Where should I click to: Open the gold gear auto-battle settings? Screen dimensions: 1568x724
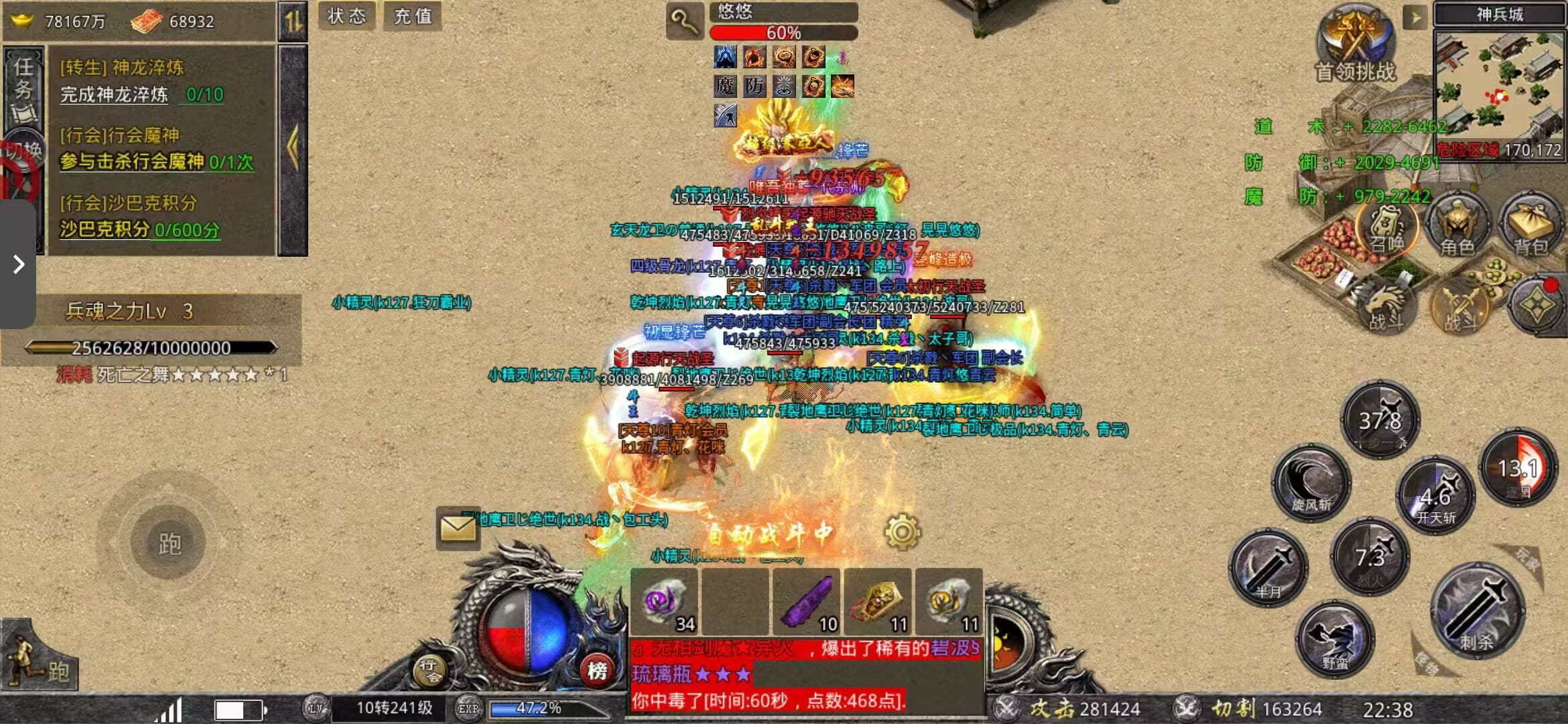pos(902,532)
